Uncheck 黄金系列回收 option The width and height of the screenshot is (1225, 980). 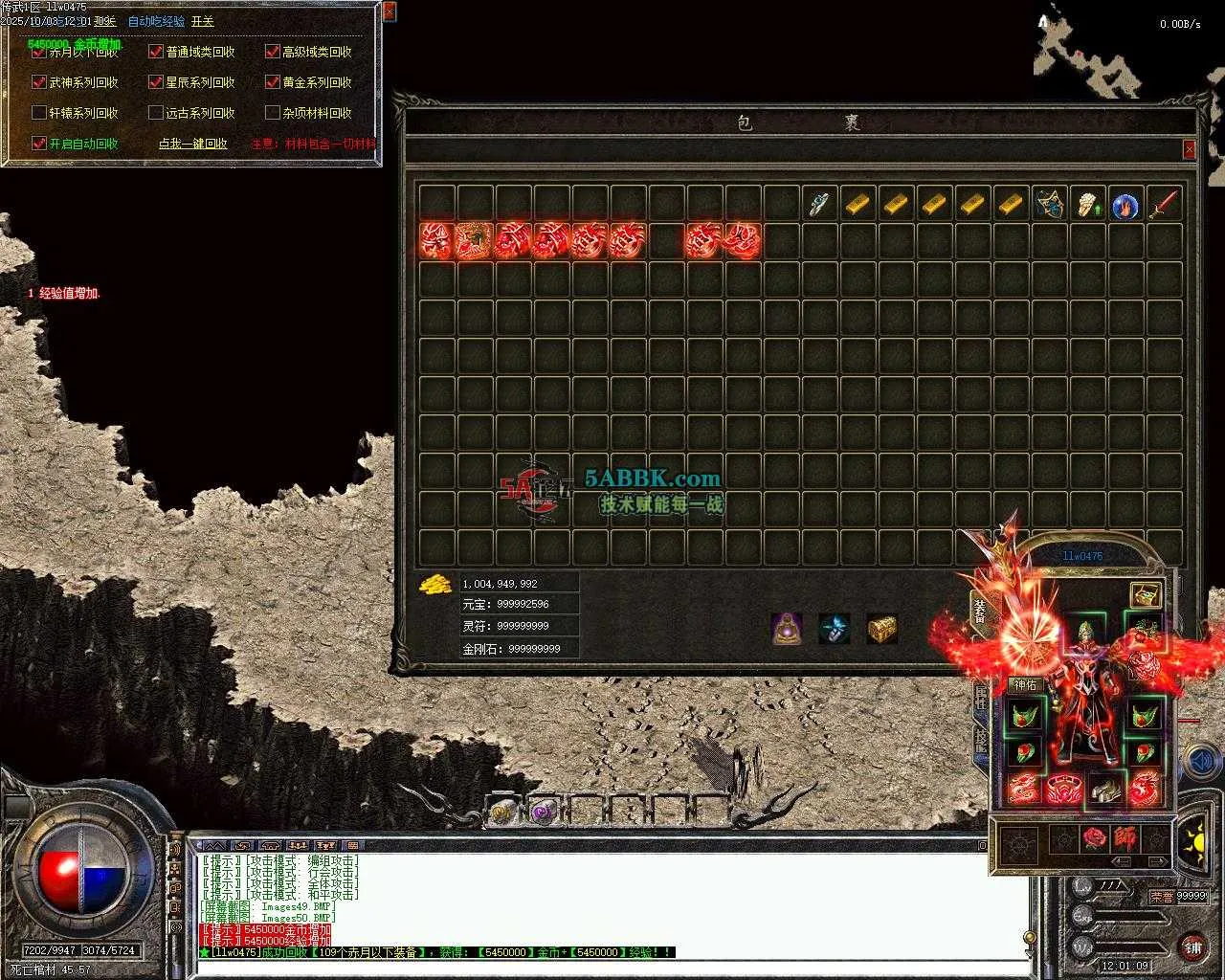(273, 82)
